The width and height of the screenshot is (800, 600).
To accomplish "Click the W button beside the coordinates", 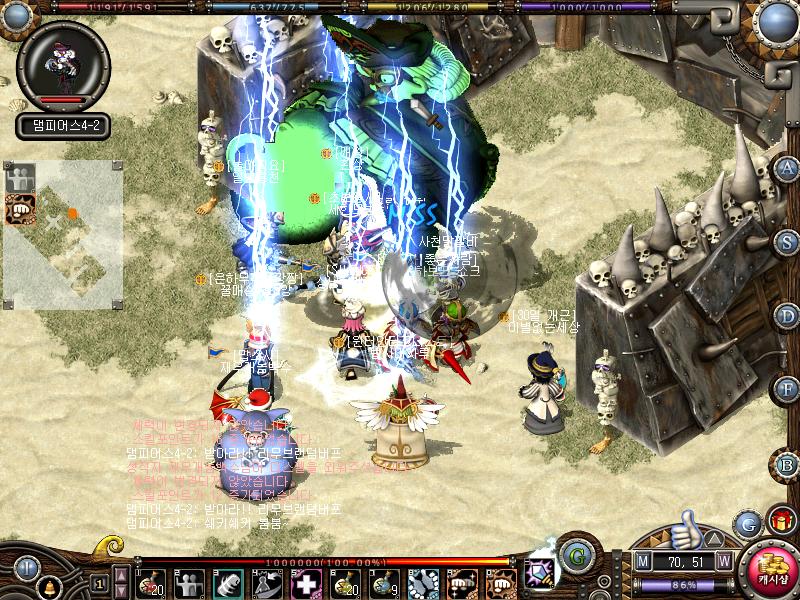I will click(x=723, y=562).
